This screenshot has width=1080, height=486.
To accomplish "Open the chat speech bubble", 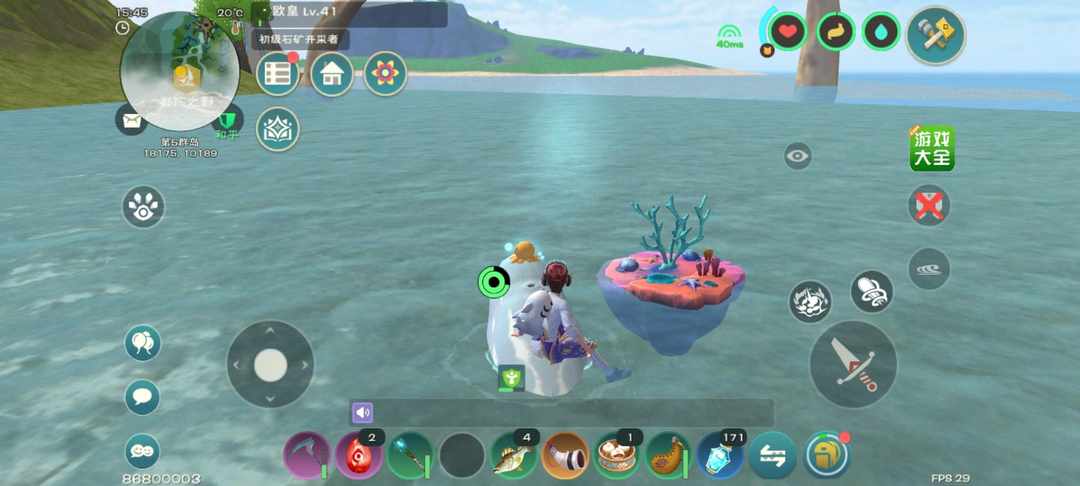I will (x=143, y=397).
